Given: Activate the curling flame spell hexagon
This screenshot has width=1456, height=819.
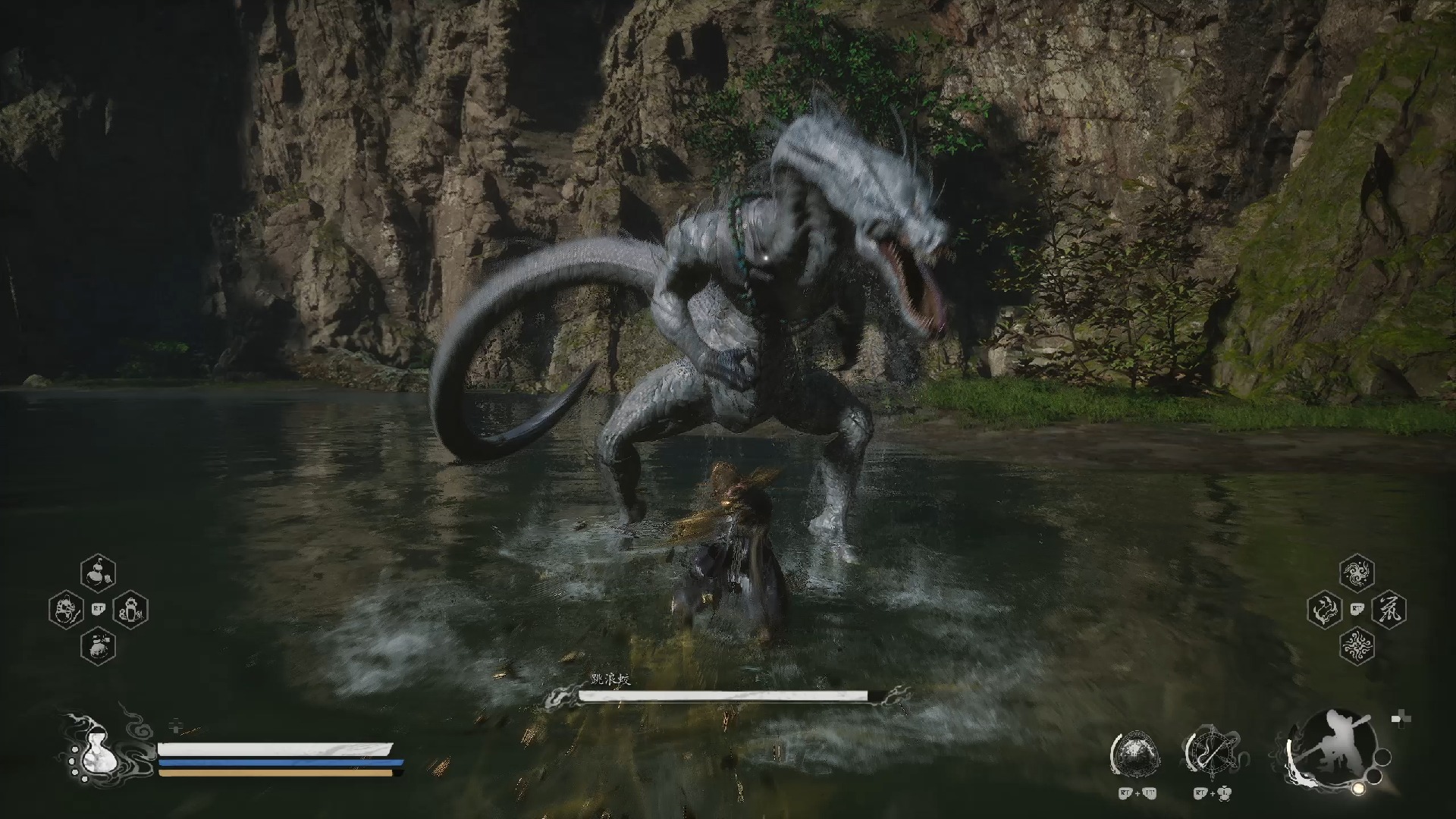Looking at the screenshot, I should tap(1325, 610).
